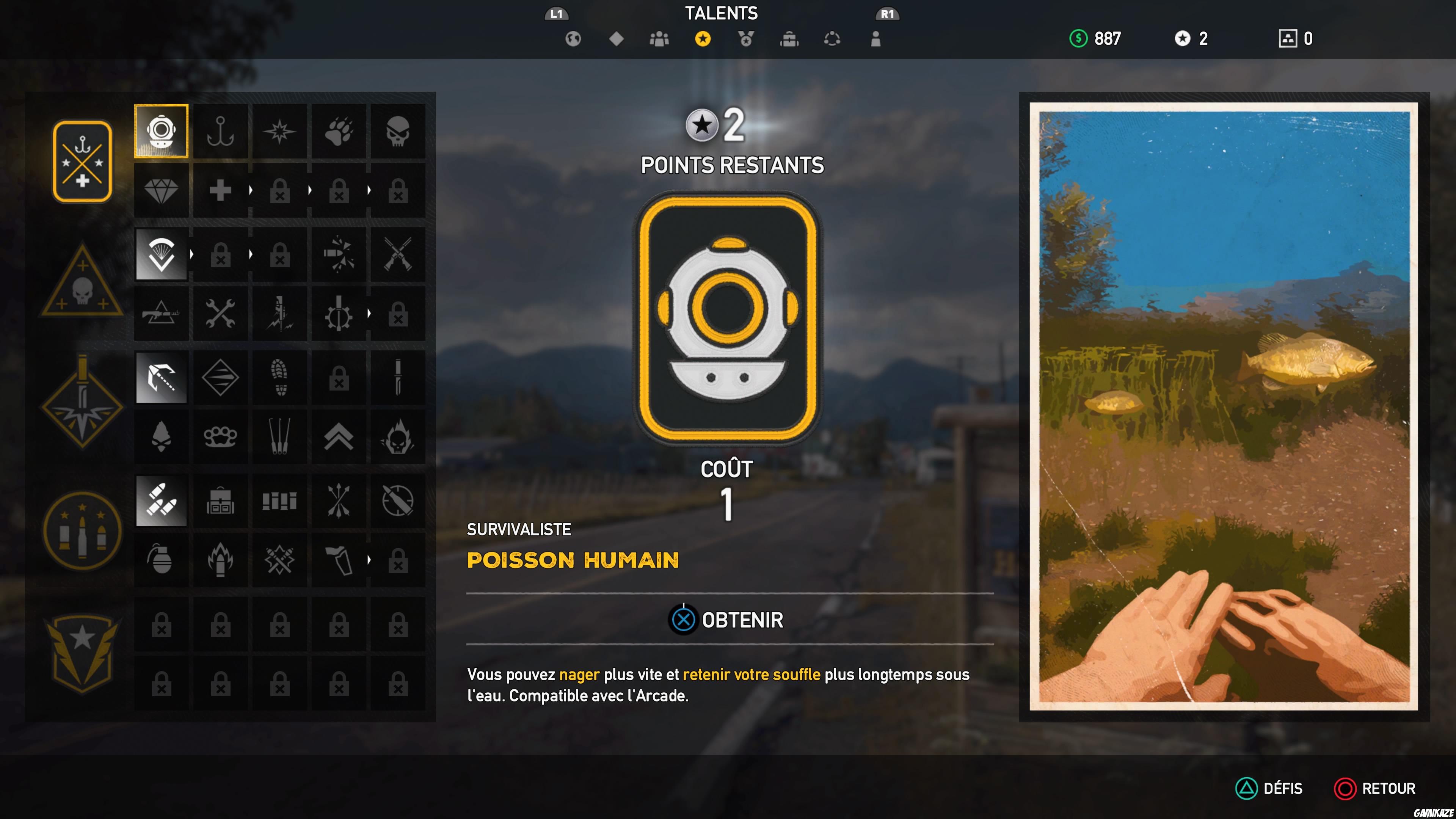
Task: Select the diamond loot talent
Action: point(161,190)
